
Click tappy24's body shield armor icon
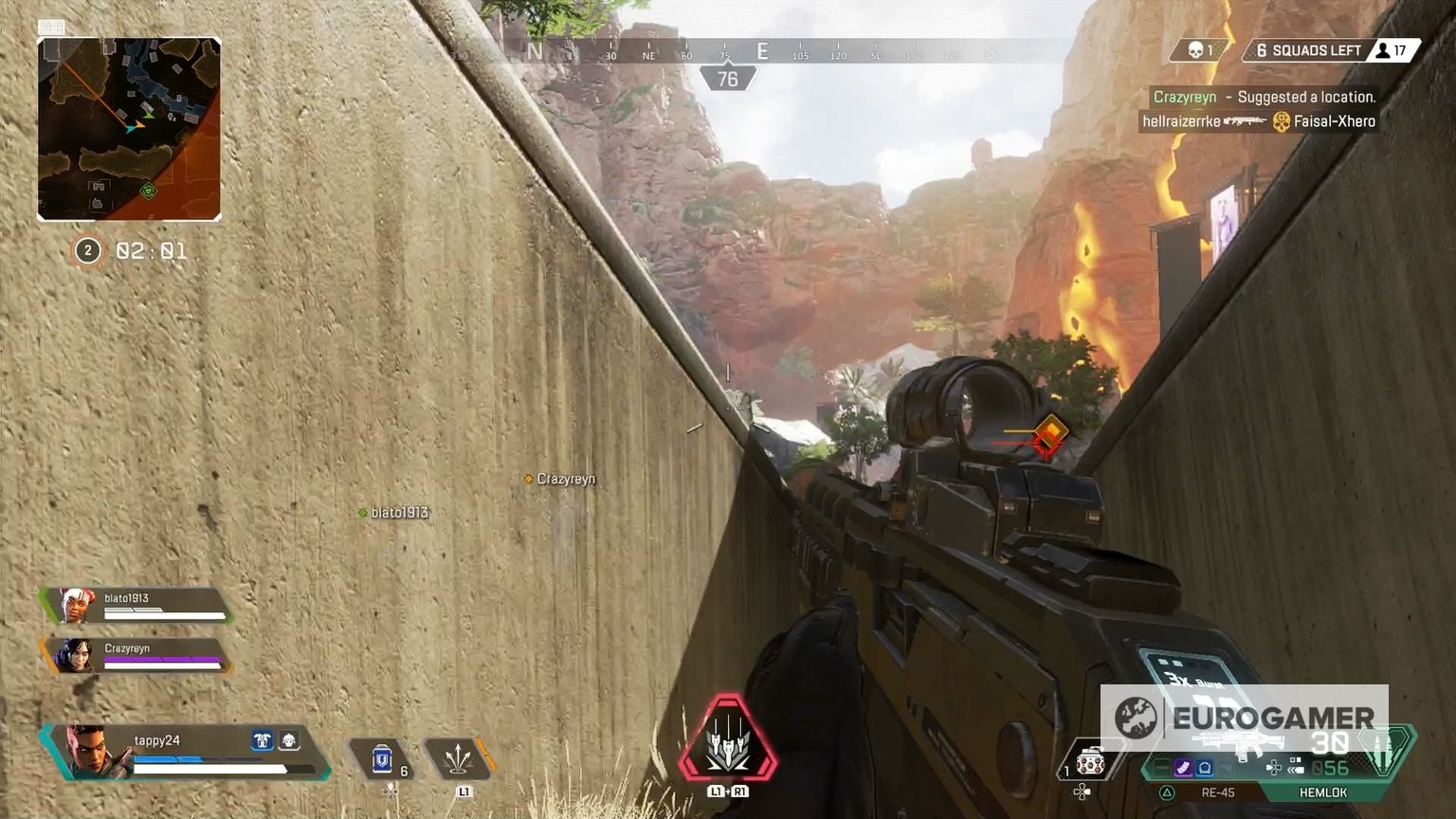point(262,741)
